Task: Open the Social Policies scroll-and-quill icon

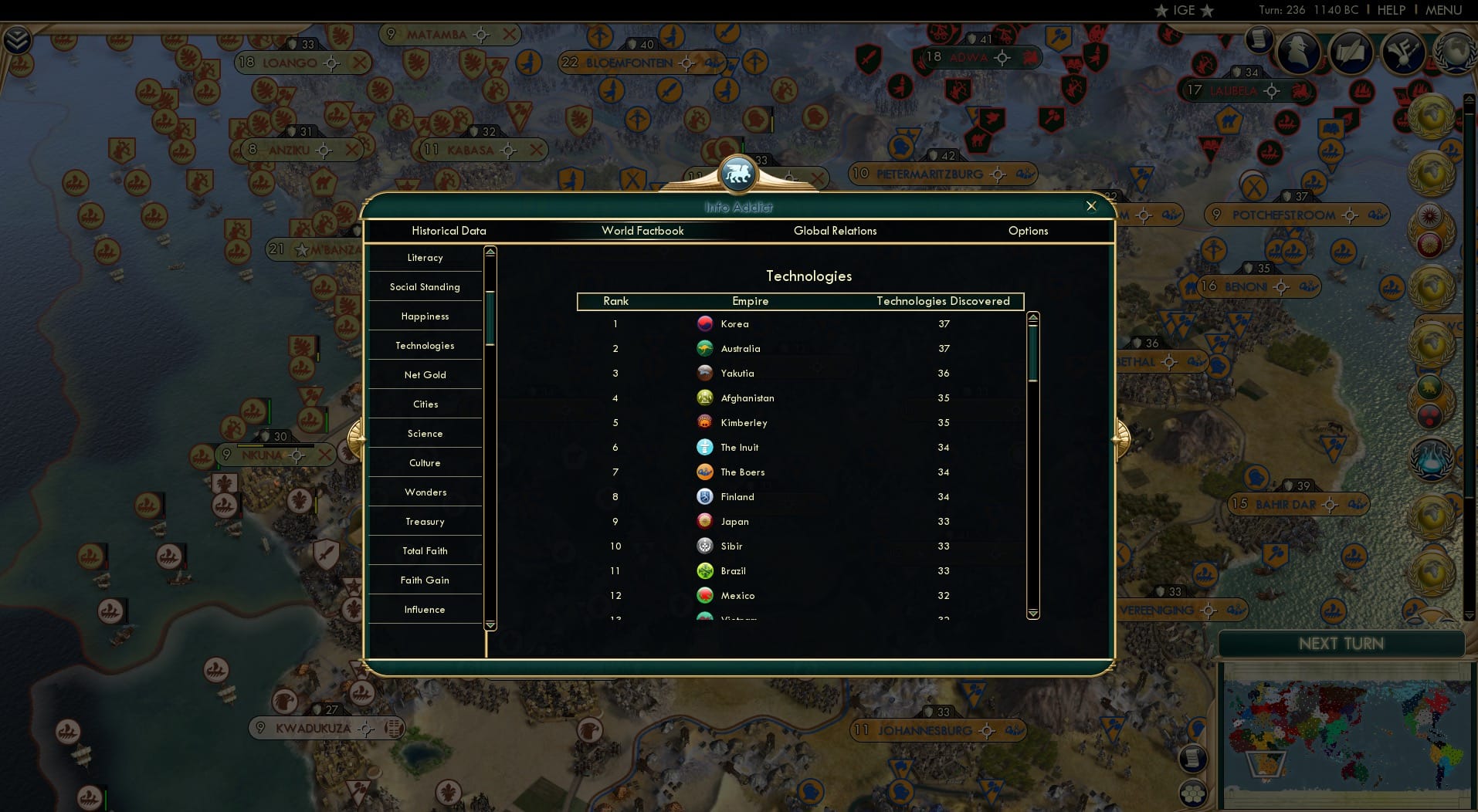Action: coord(1351,52)
